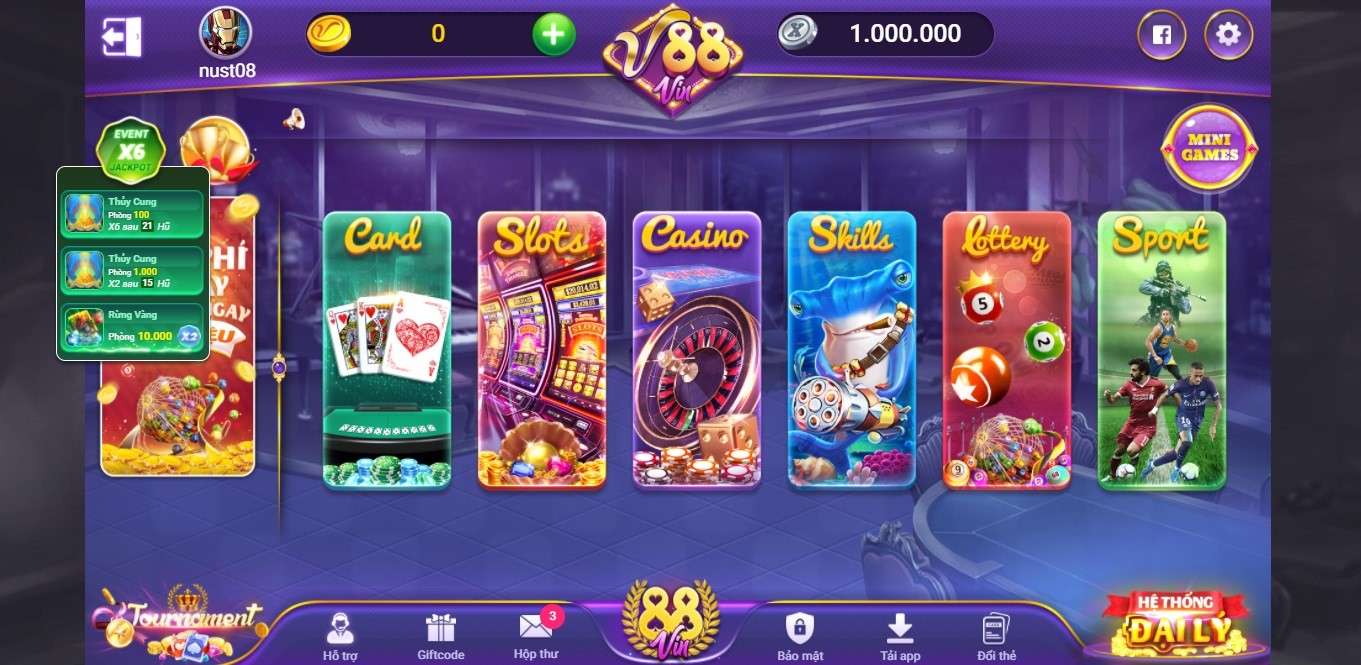View the nust08 player avatar
This screenshot has height=665, width=1361.
[226, 33]
